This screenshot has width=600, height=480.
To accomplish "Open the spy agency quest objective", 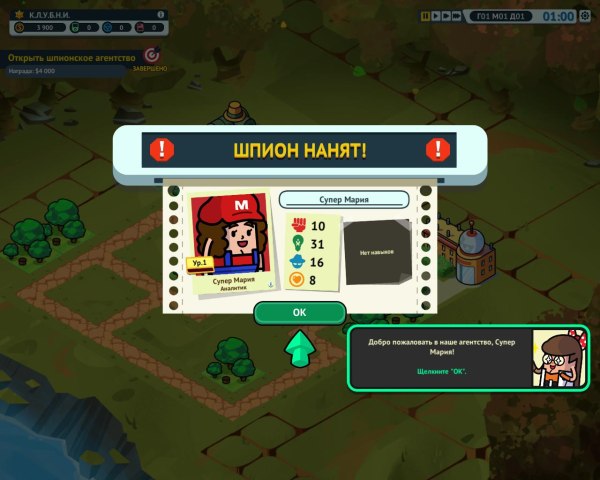I will point(70,58).
